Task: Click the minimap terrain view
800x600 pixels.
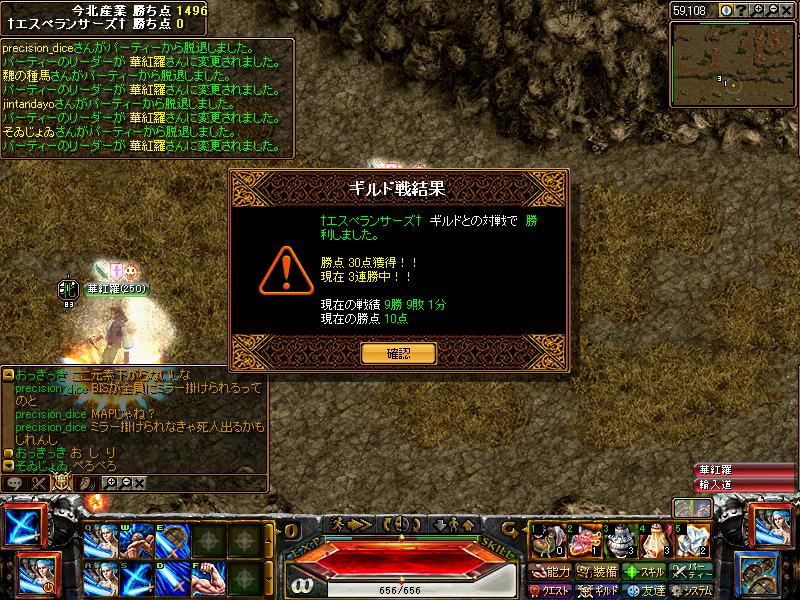Action: click(733, 58)
